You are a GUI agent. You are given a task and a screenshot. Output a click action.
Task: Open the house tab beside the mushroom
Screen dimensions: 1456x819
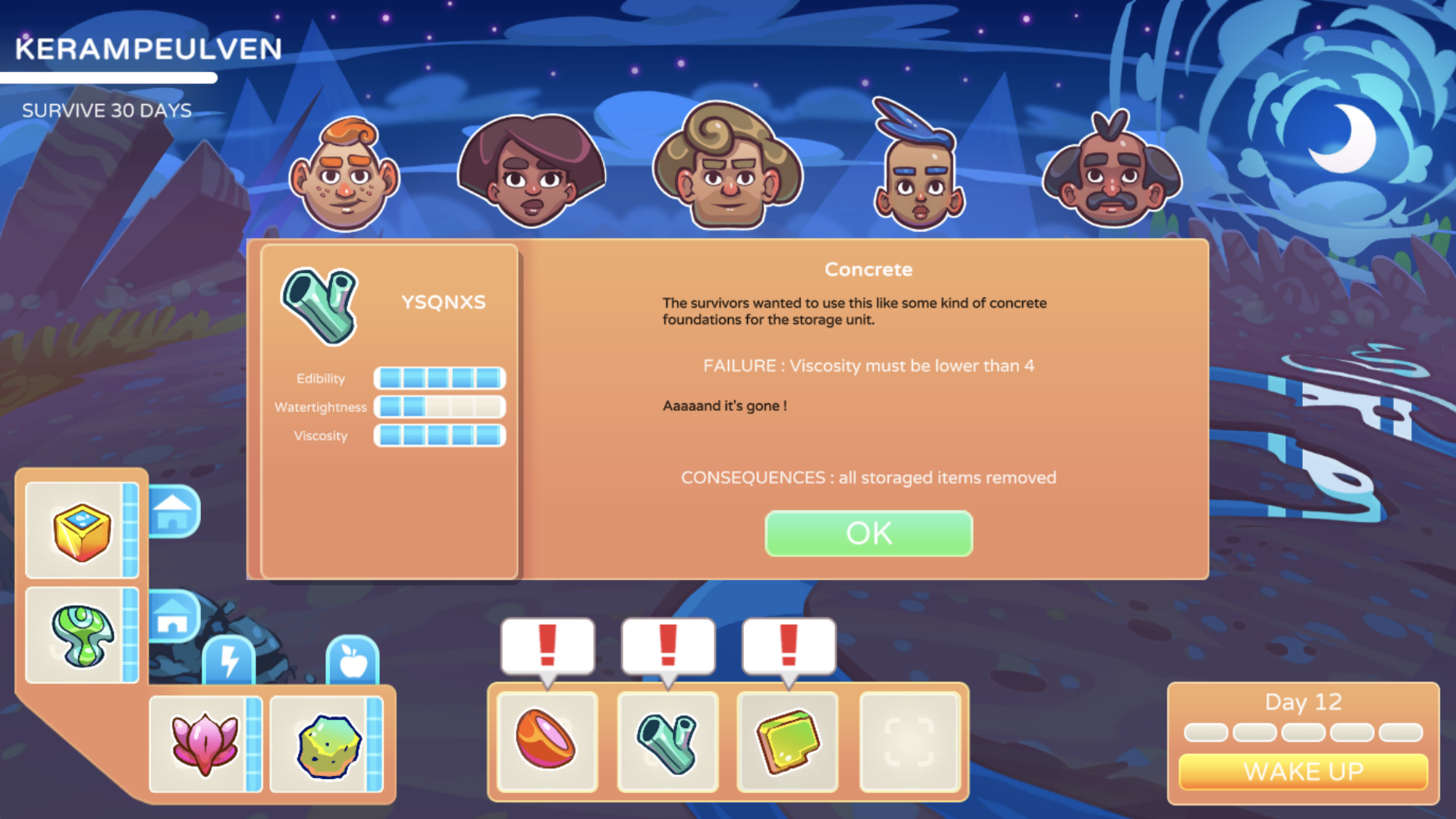[174, 616]
